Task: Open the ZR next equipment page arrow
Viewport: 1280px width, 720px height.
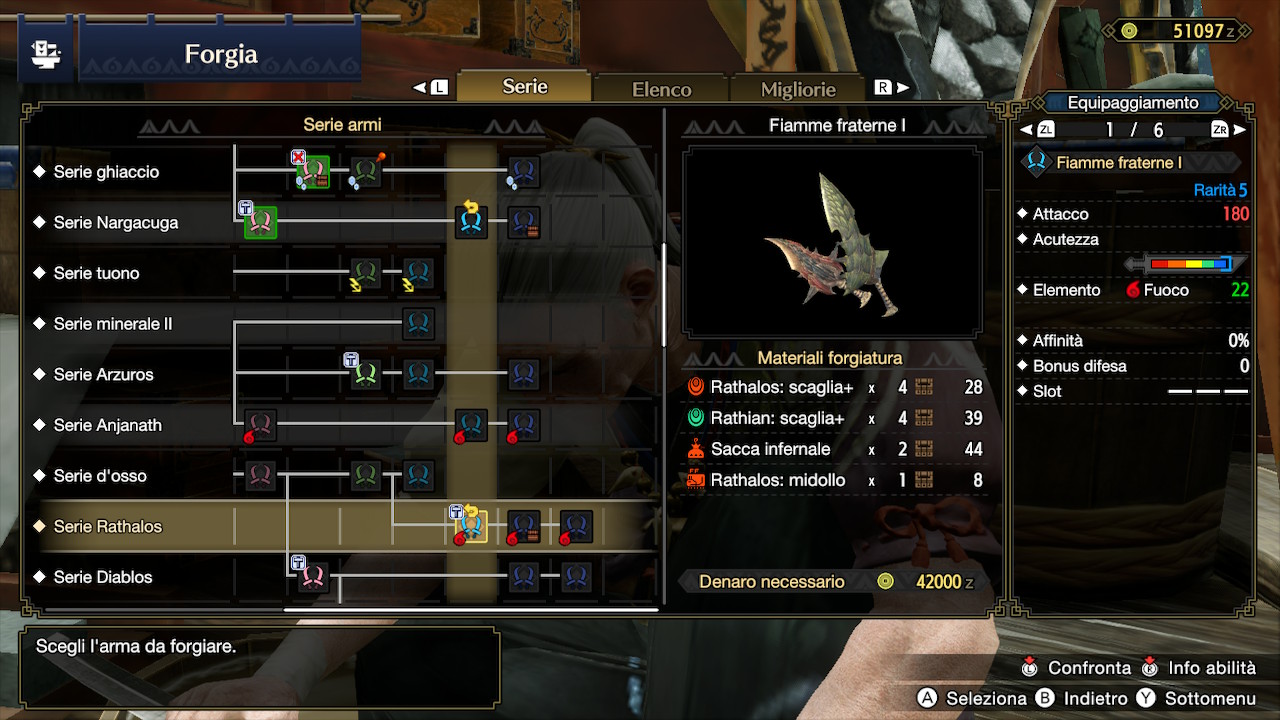Action: [x=1232, y=128]
